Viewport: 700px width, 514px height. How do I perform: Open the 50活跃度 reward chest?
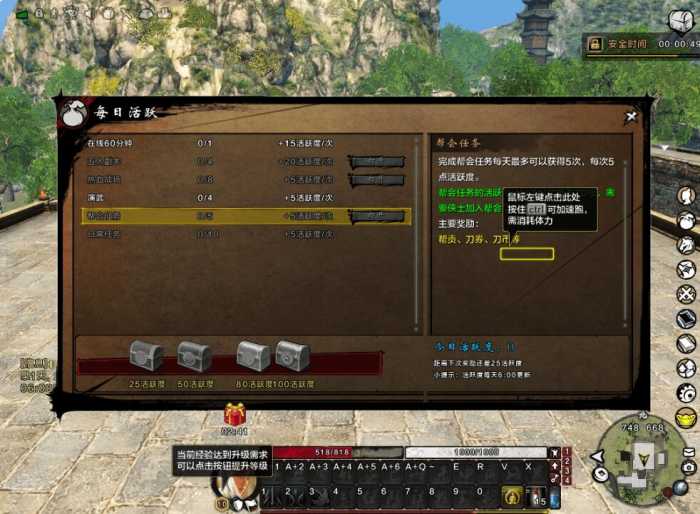tap(194, 356)
